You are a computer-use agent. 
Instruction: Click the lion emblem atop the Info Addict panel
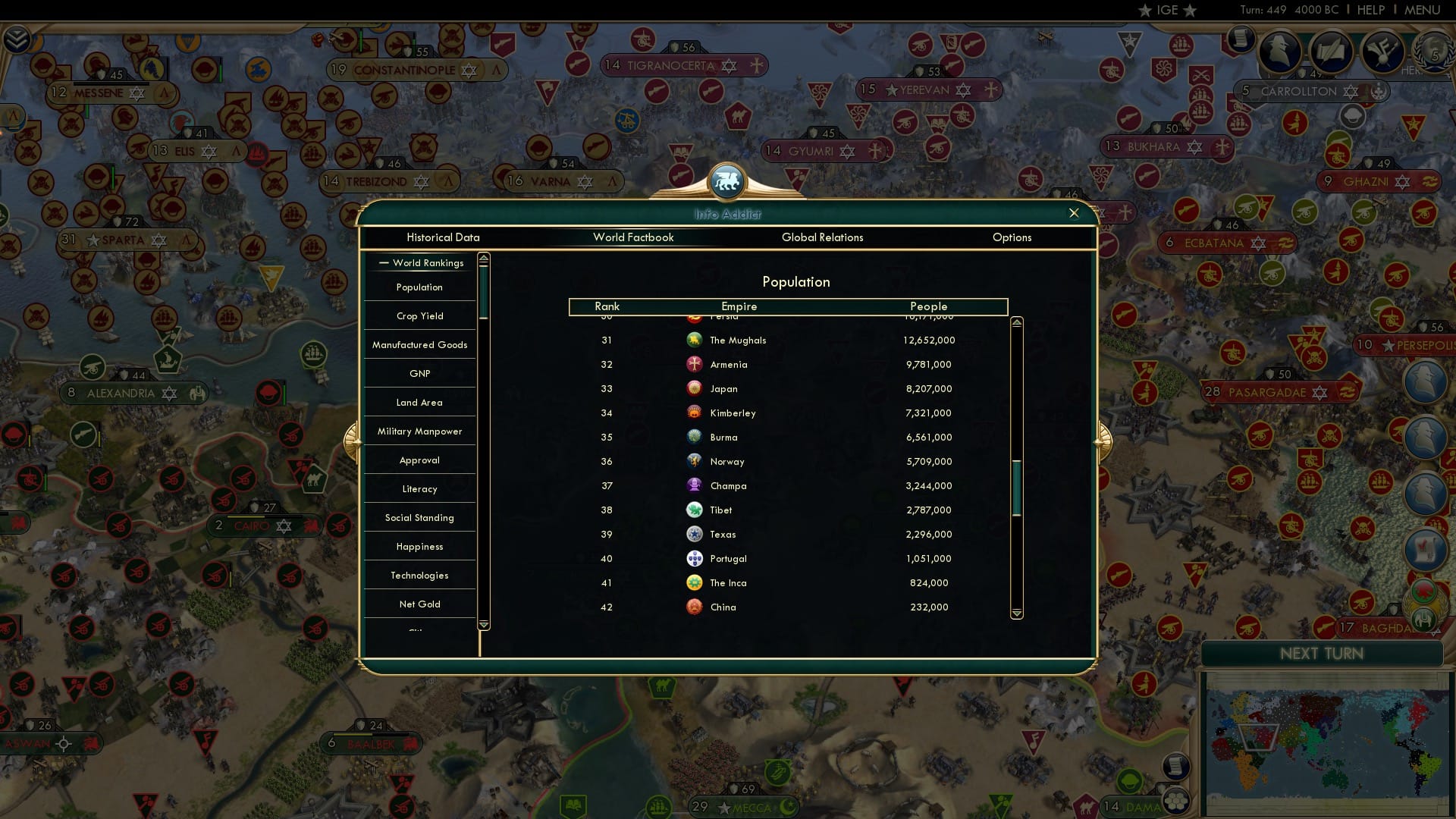pyautogui.click(x=727, y=180)
